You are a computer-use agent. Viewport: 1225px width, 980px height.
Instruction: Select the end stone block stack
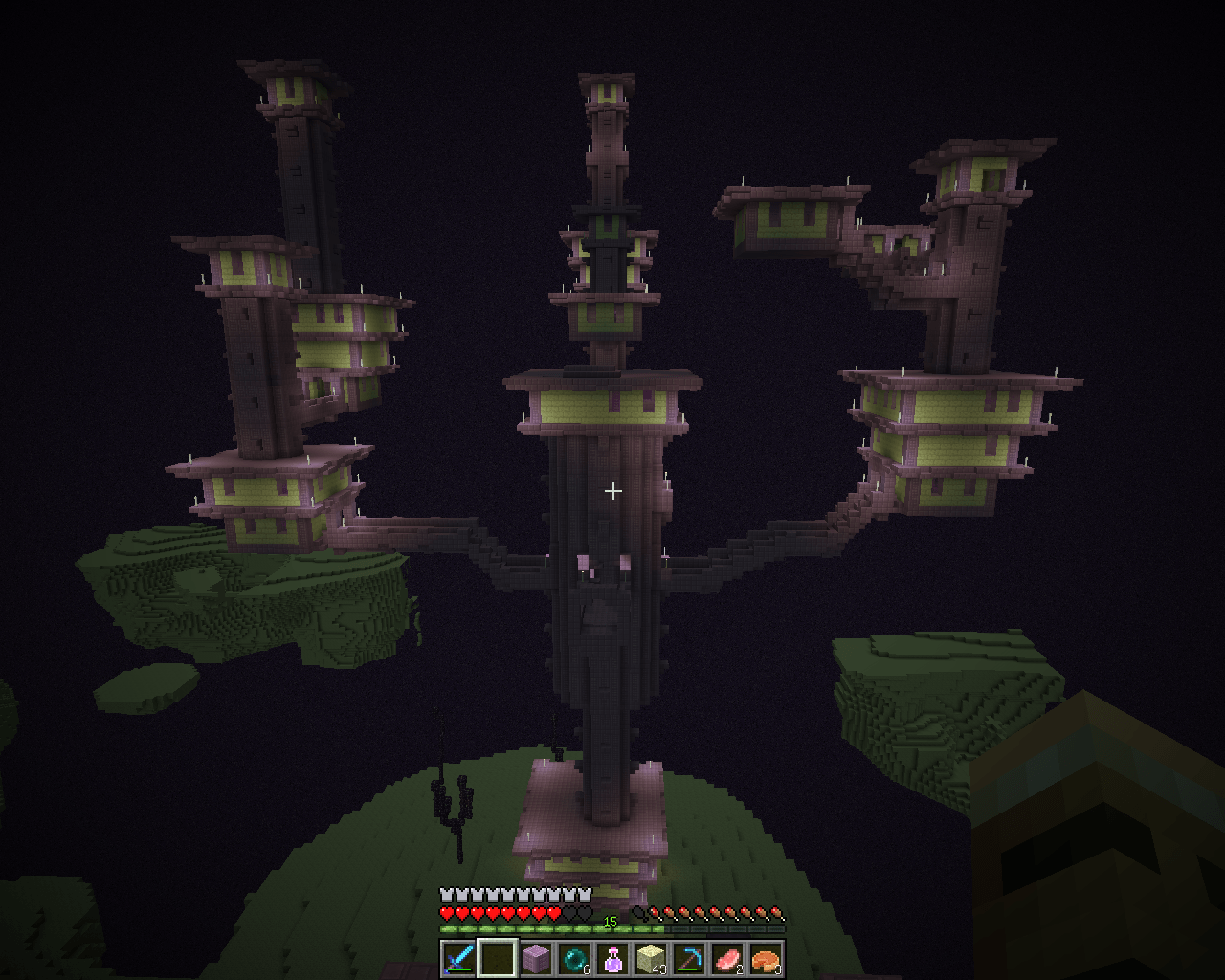[x=651, y=958]
